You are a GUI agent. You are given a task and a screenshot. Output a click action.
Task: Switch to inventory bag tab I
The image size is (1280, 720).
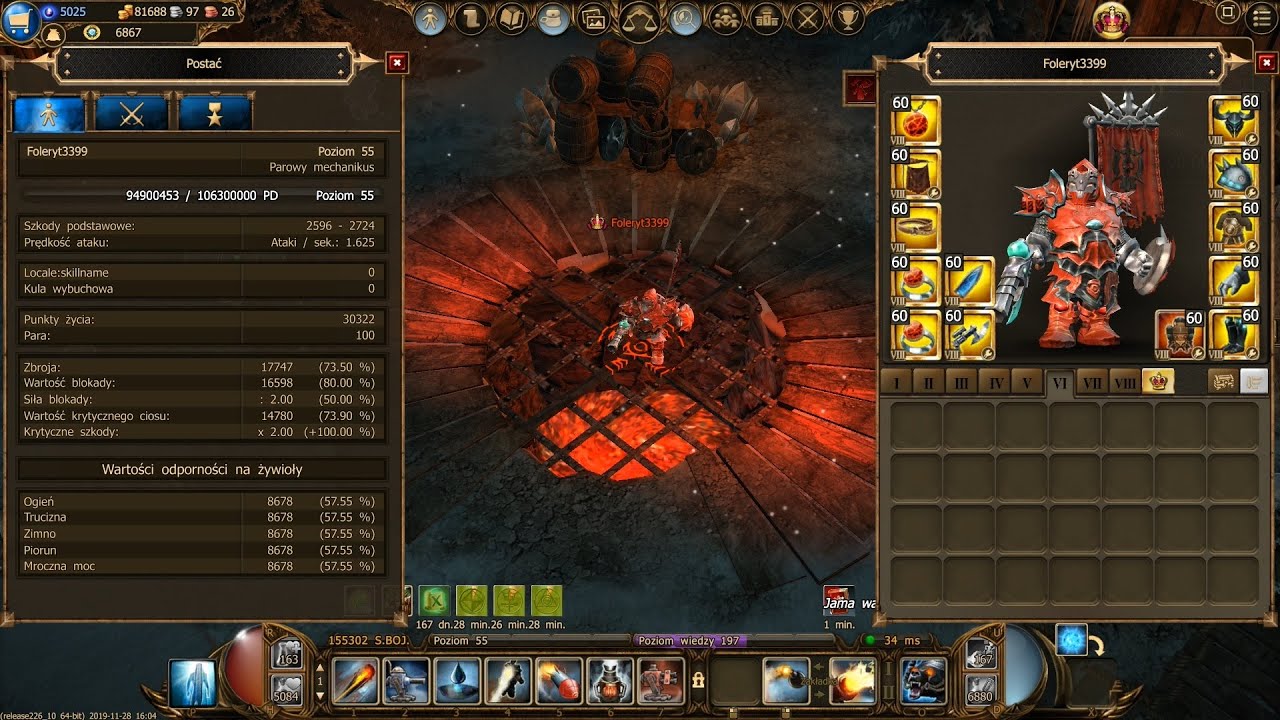point(897,383)
